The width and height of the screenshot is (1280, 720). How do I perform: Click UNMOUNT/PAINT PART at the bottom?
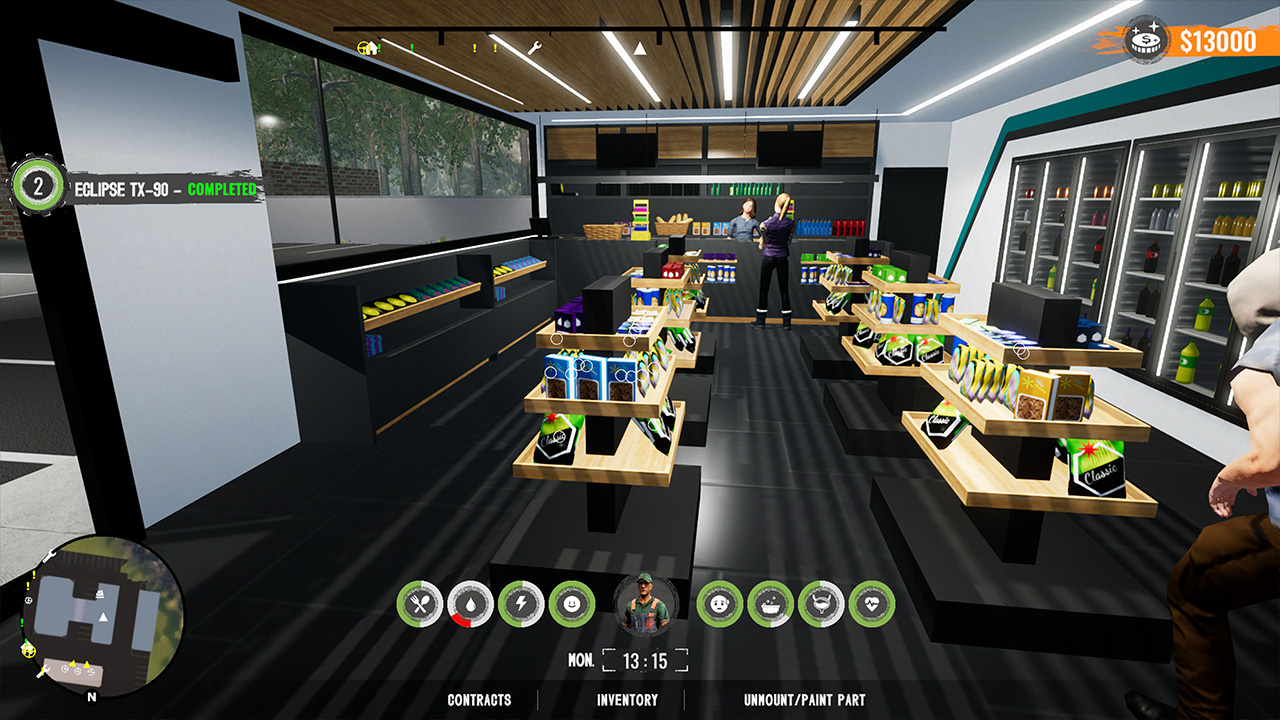[x=805, y=701]
